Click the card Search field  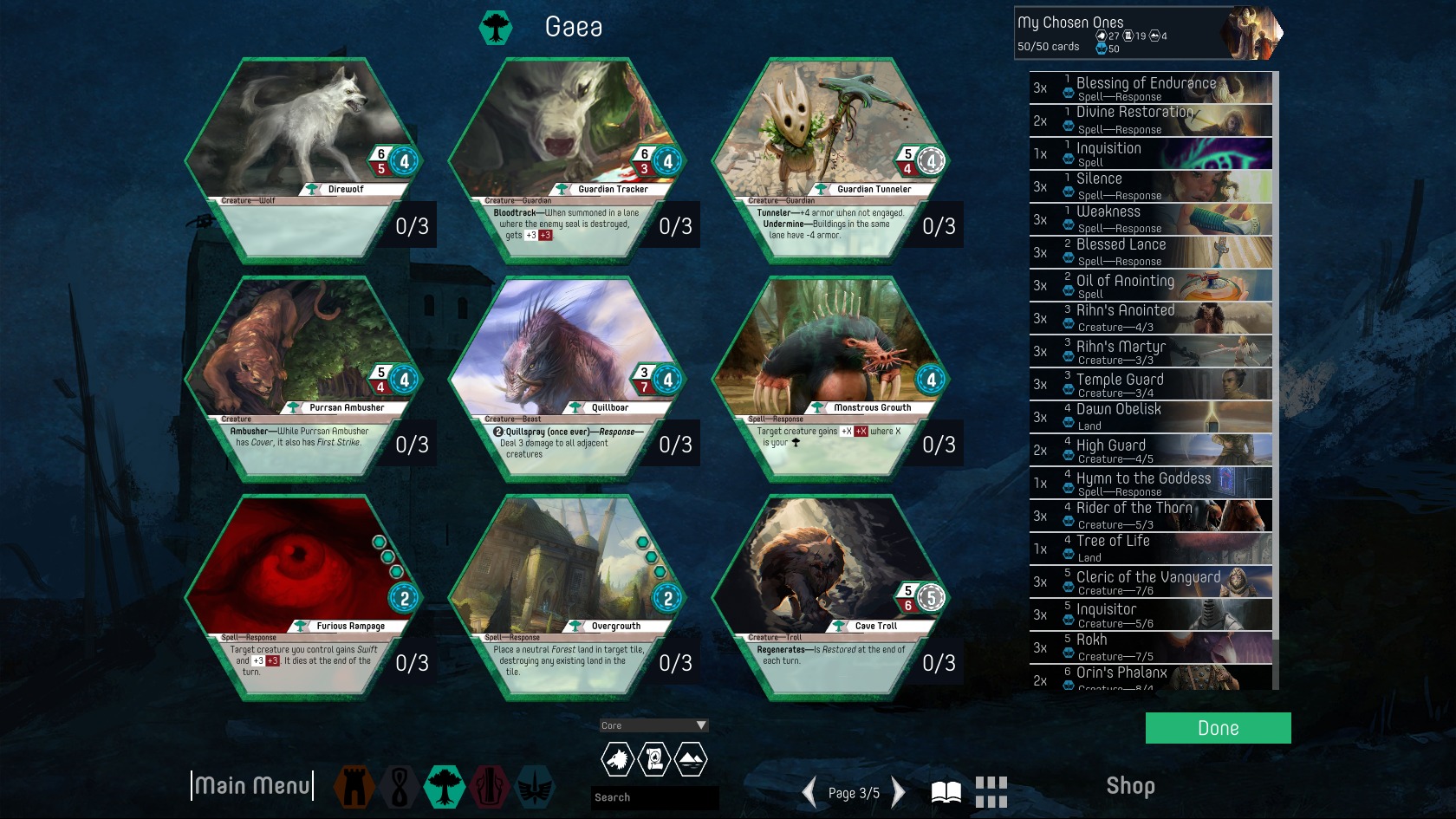point(654,797)
